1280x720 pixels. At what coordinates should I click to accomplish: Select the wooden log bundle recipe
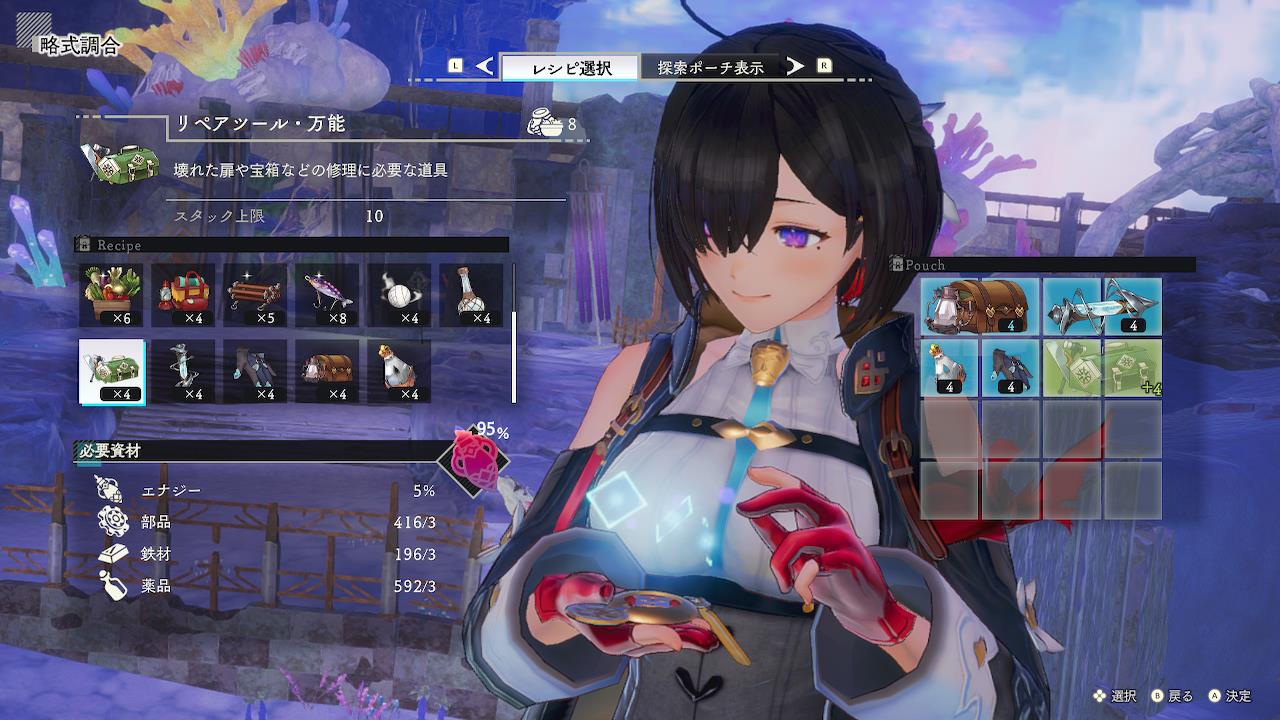coord(256,295)
